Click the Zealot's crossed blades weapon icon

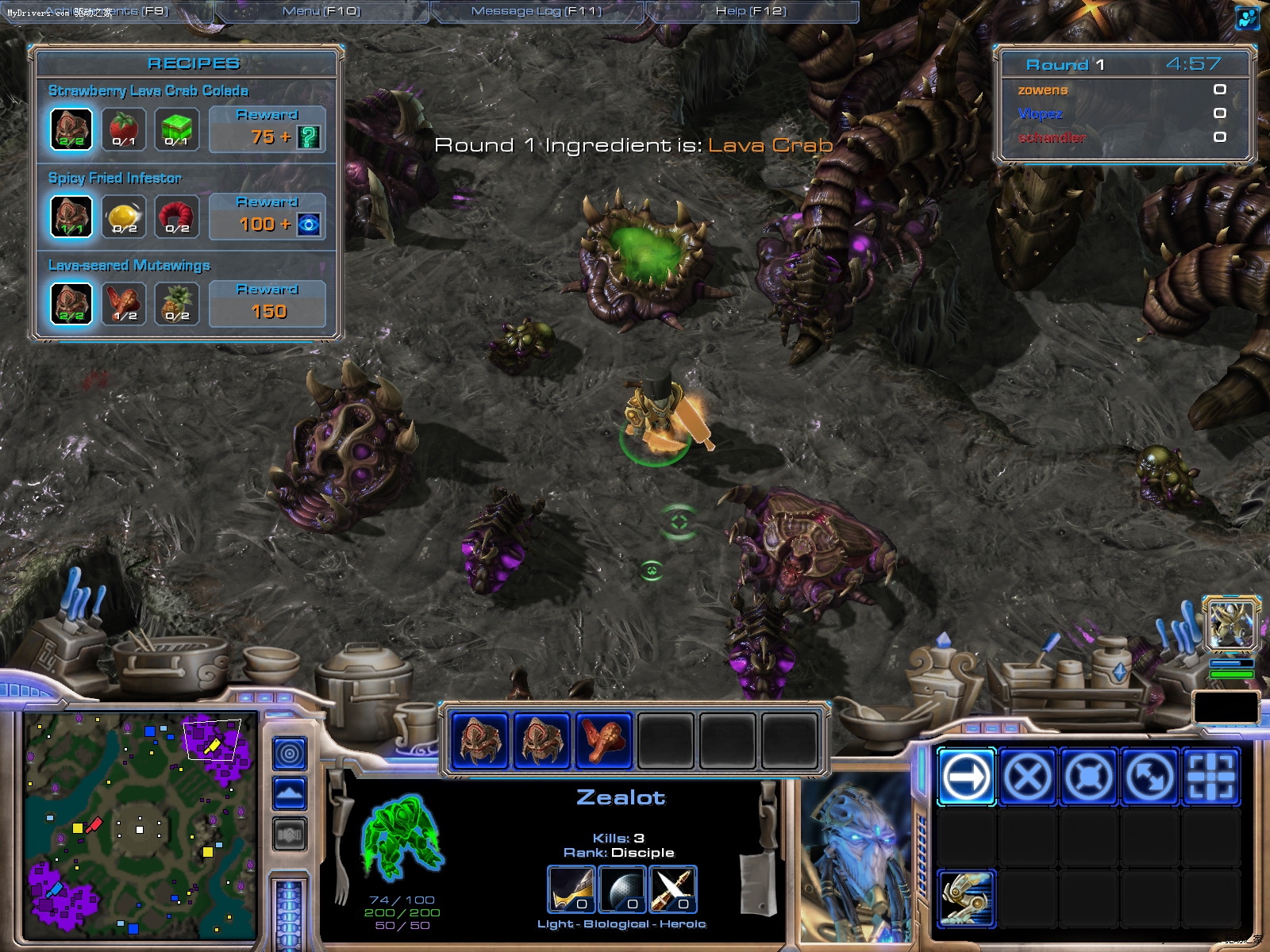673,889
